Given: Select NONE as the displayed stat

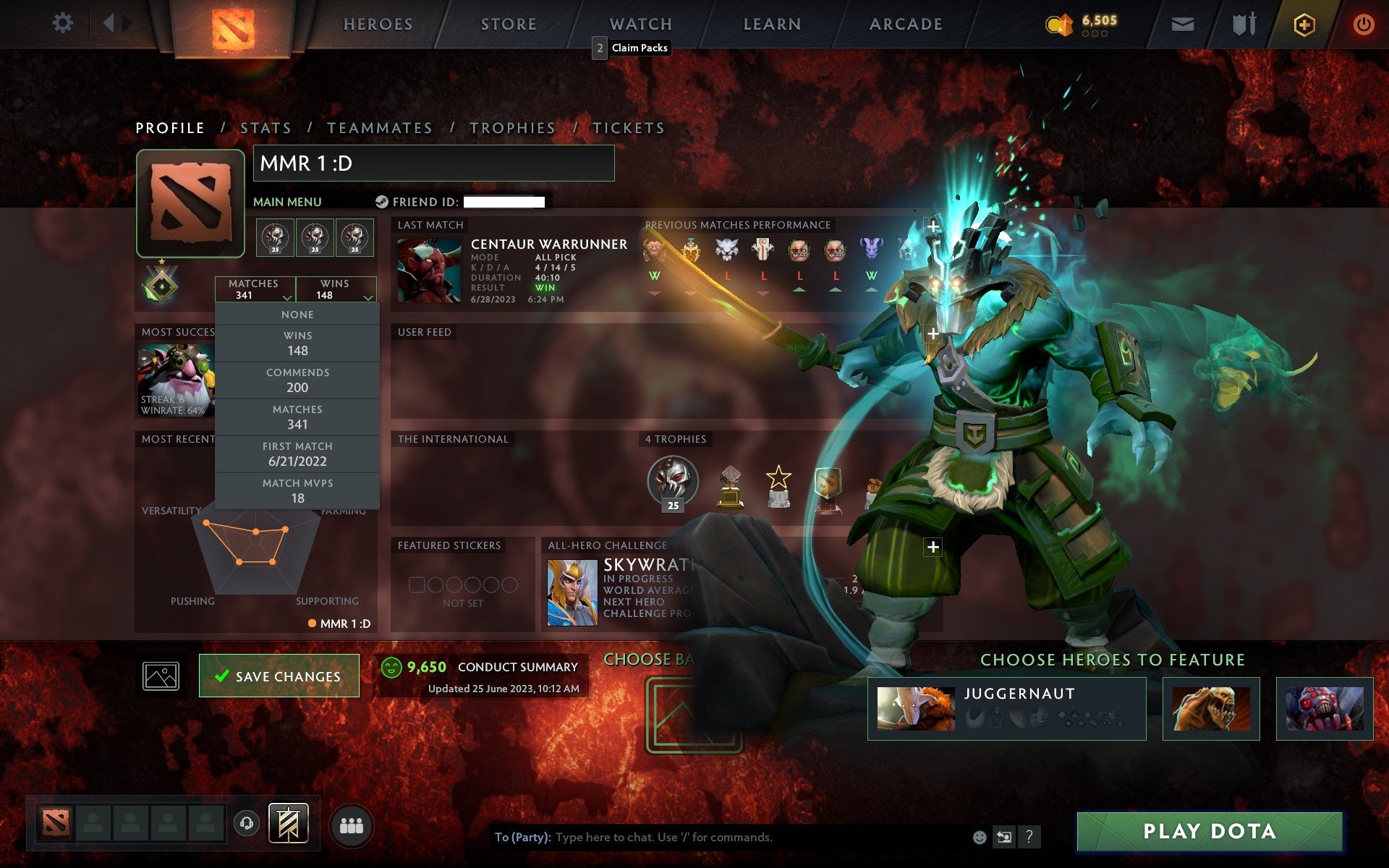Looking at the screenshot, I should tap(297, 314).
